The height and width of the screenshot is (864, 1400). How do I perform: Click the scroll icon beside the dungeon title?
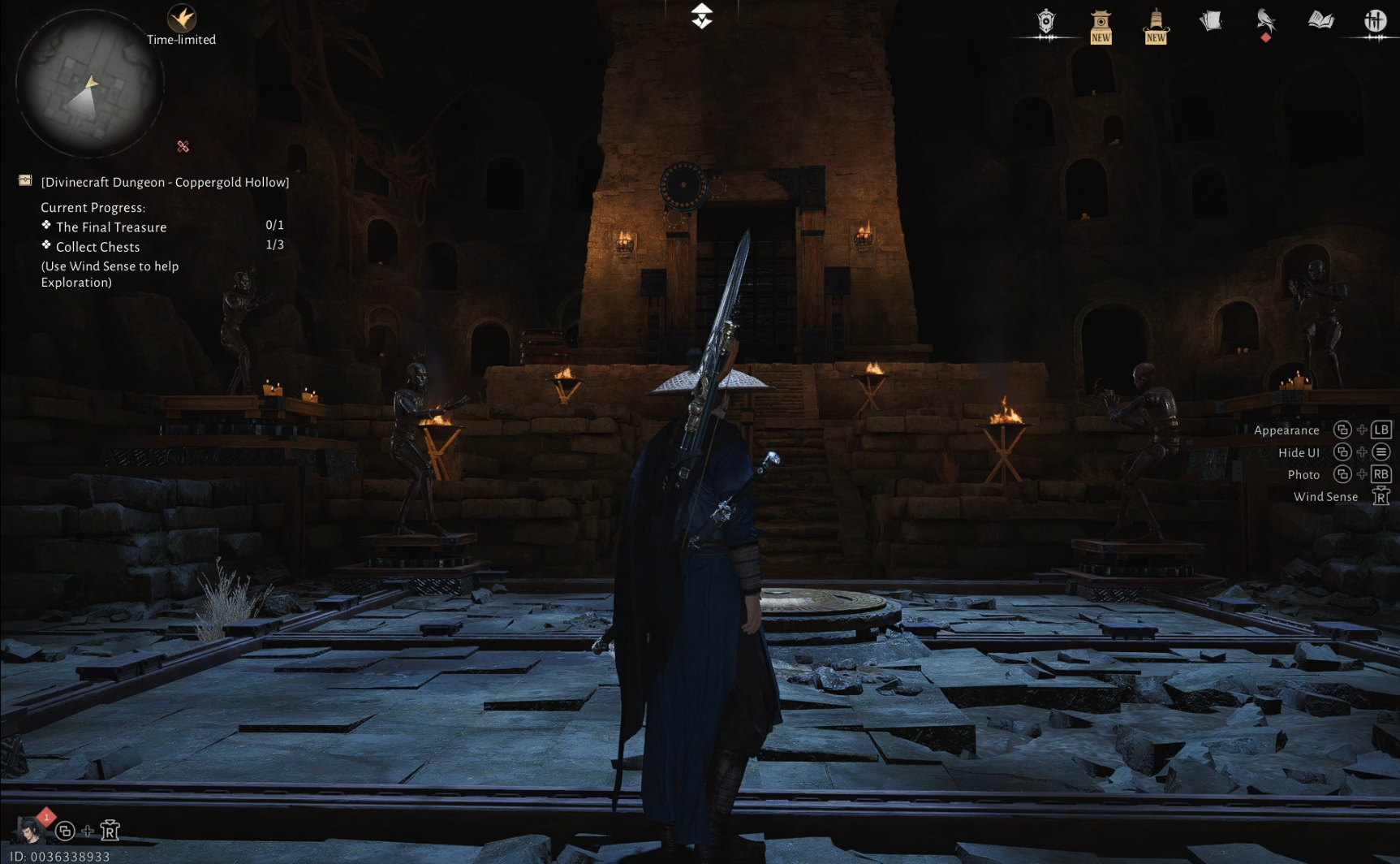coord(24,180)
